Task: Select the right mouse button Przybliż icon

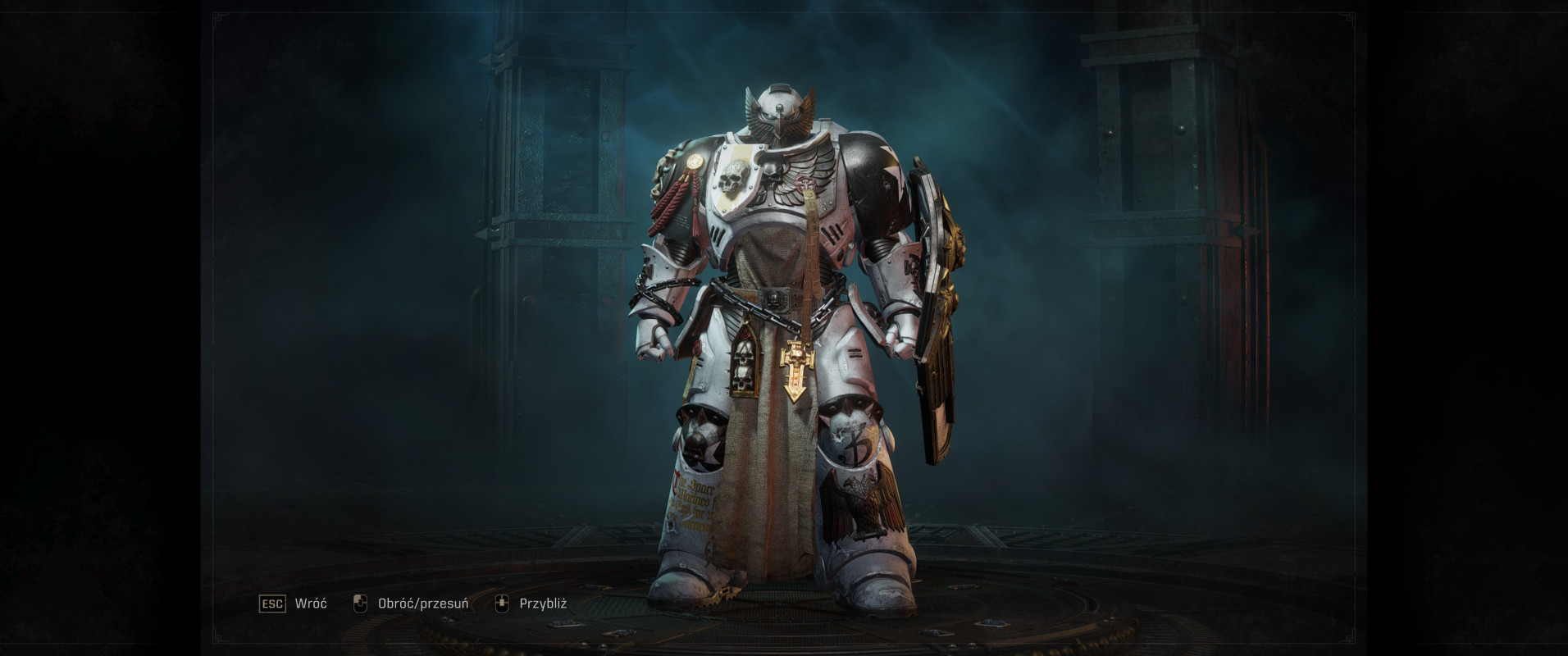Action: click(x=502, y=602)
